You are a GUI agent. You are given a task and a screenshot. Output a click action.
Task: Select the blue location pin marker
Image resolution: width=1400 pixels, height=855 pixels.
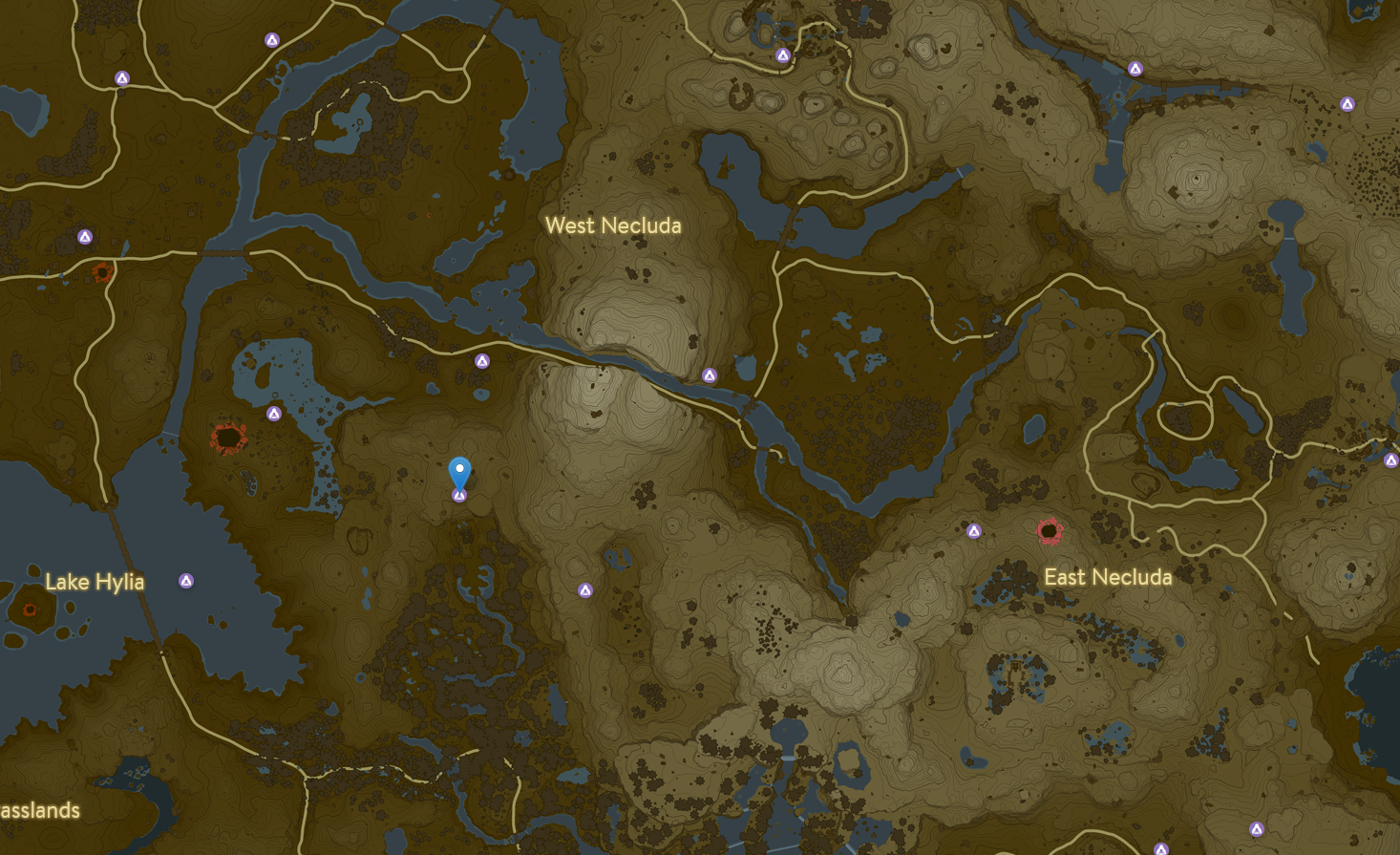coord(459,471)
